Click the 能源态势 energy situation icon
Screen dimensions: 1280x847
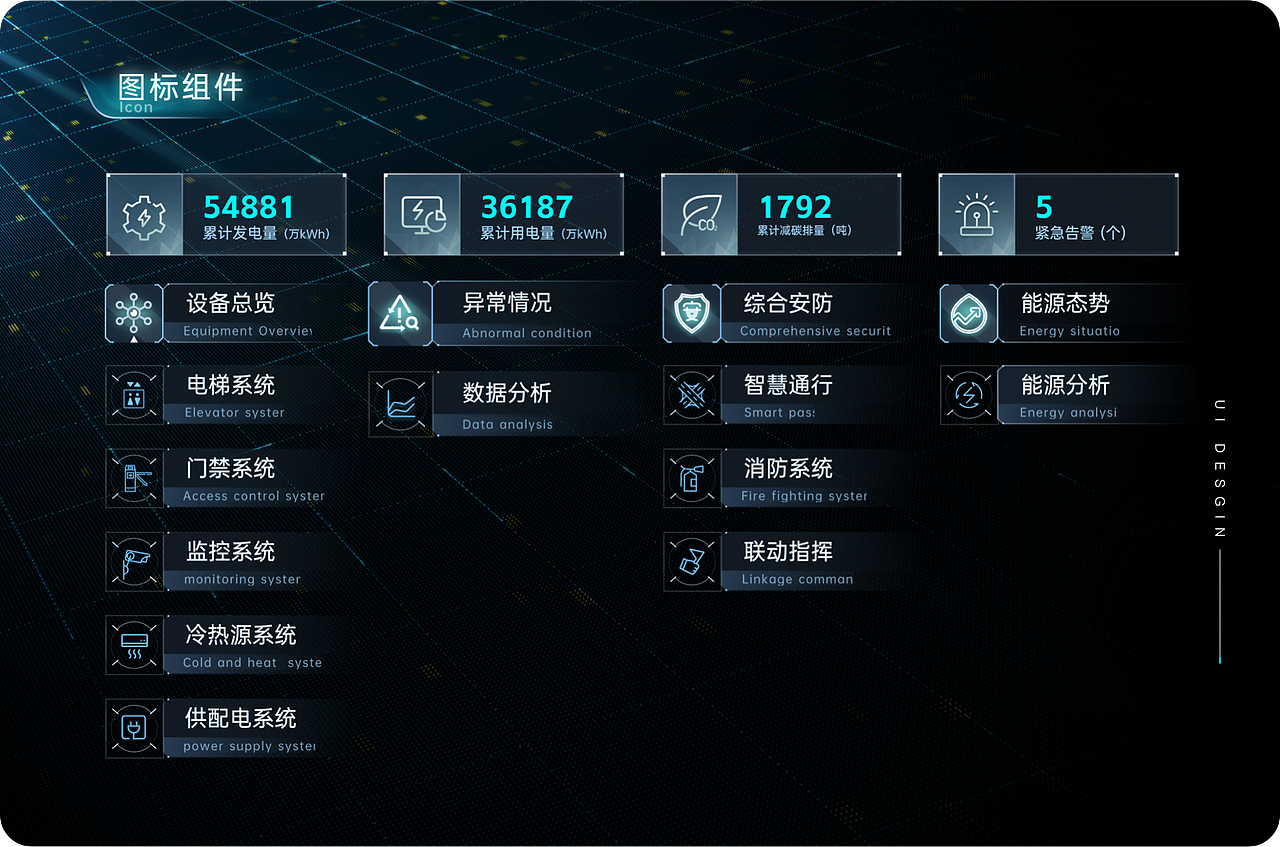click(967, 313)
